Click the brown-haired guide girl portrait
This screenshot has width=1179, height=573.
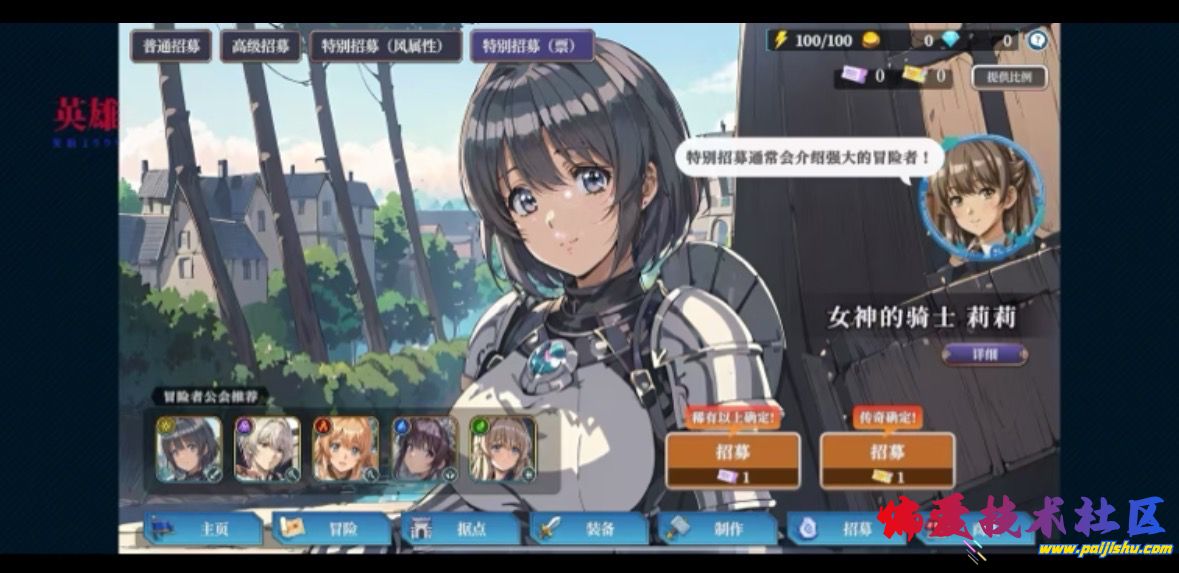click(981, 197)
